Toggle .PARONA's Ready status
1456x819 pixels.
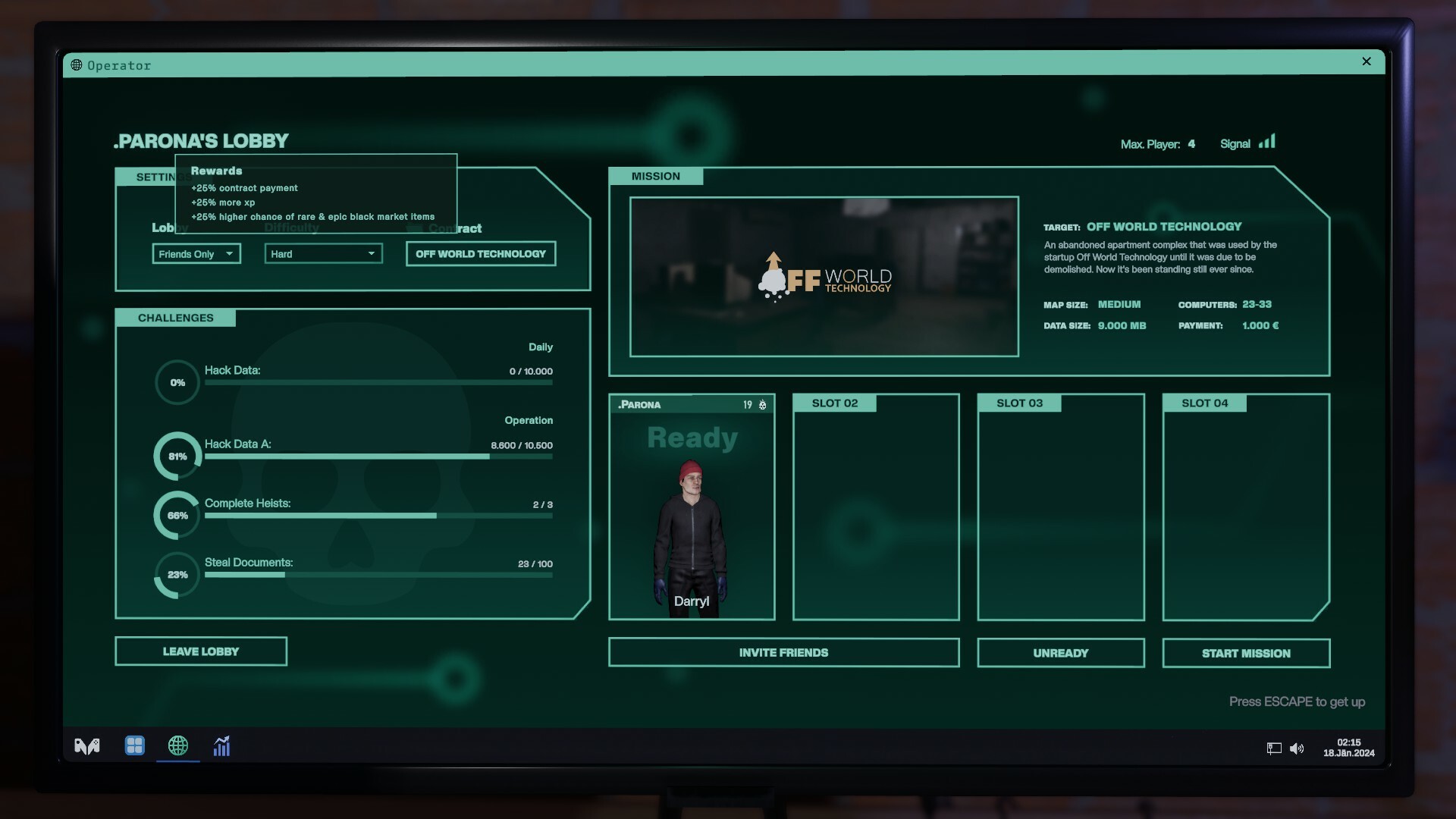coord(692,438)
